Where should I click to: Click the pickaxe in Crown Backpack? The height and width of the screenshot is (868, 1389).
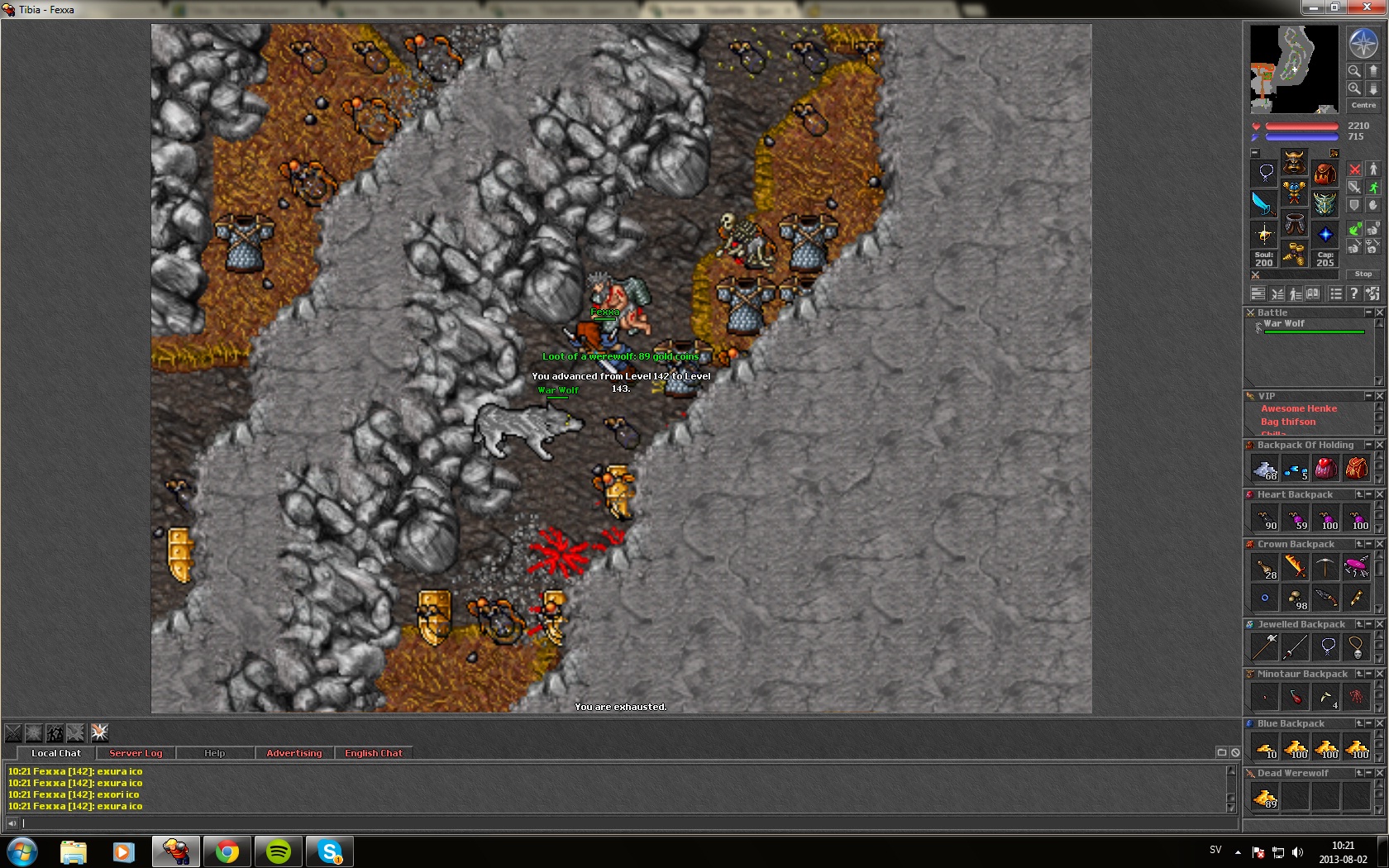(x=1325, y=566)
